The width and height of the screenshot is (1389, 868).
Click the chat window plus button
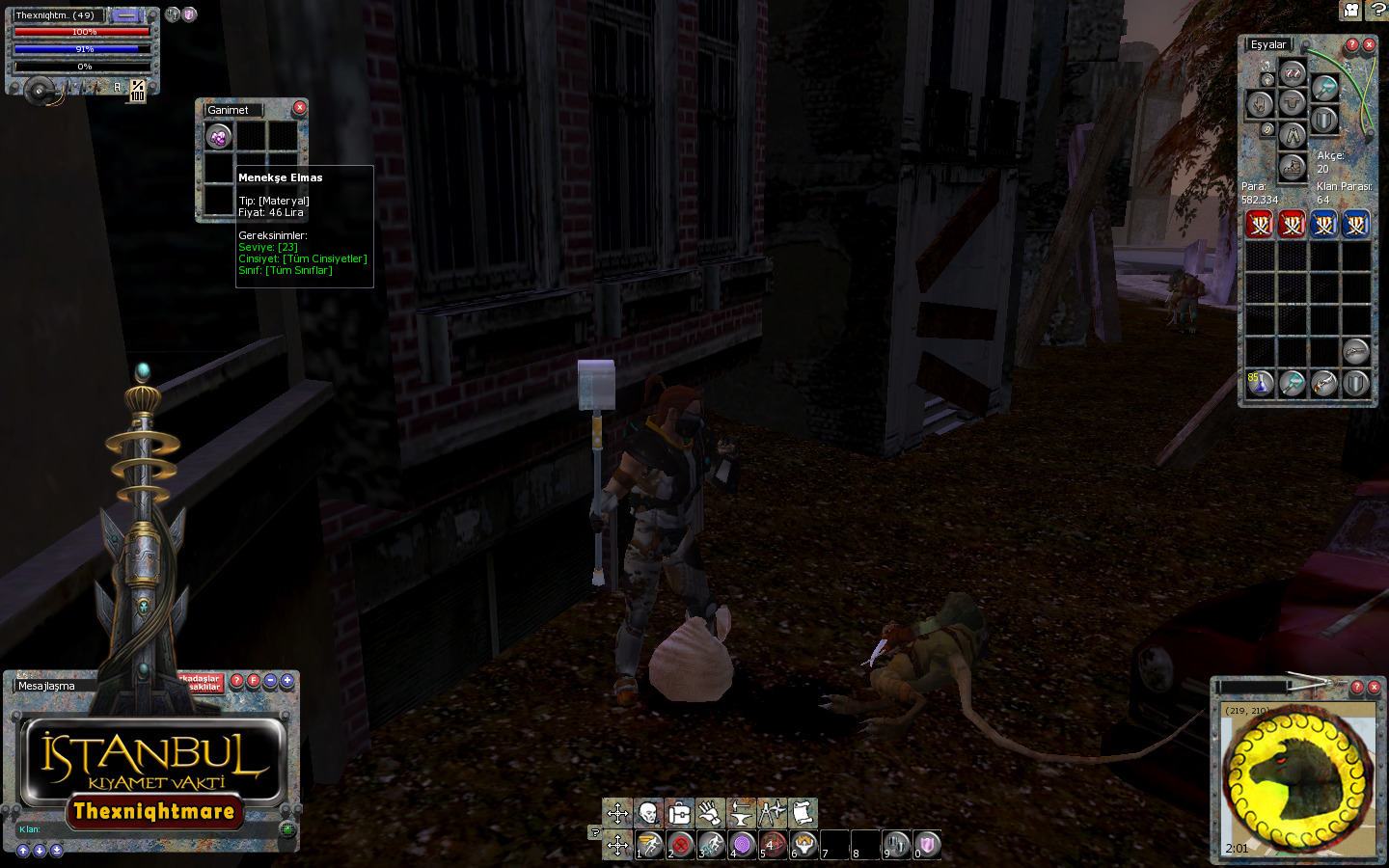pyautogui.click(x=287, y=680)
